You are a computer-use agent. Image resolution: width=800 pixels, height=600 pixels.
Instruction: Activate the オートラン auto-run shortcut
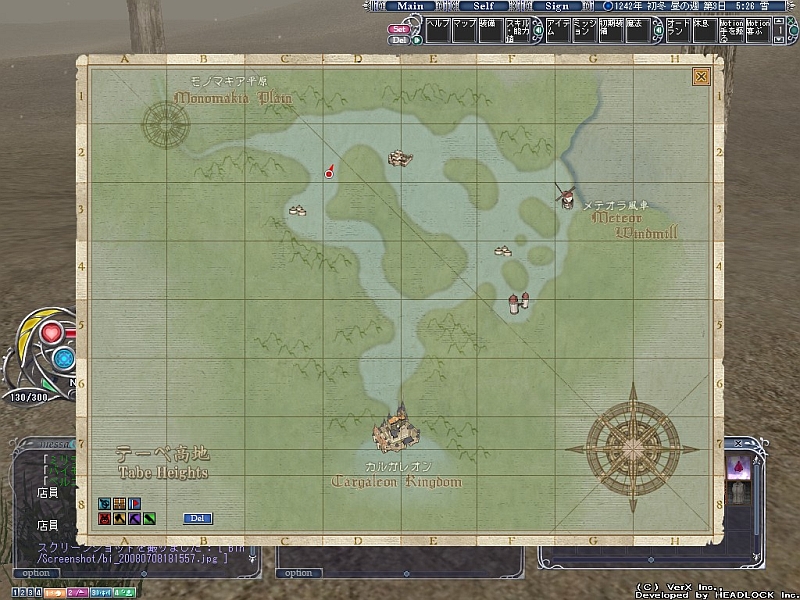pos(679,29)
